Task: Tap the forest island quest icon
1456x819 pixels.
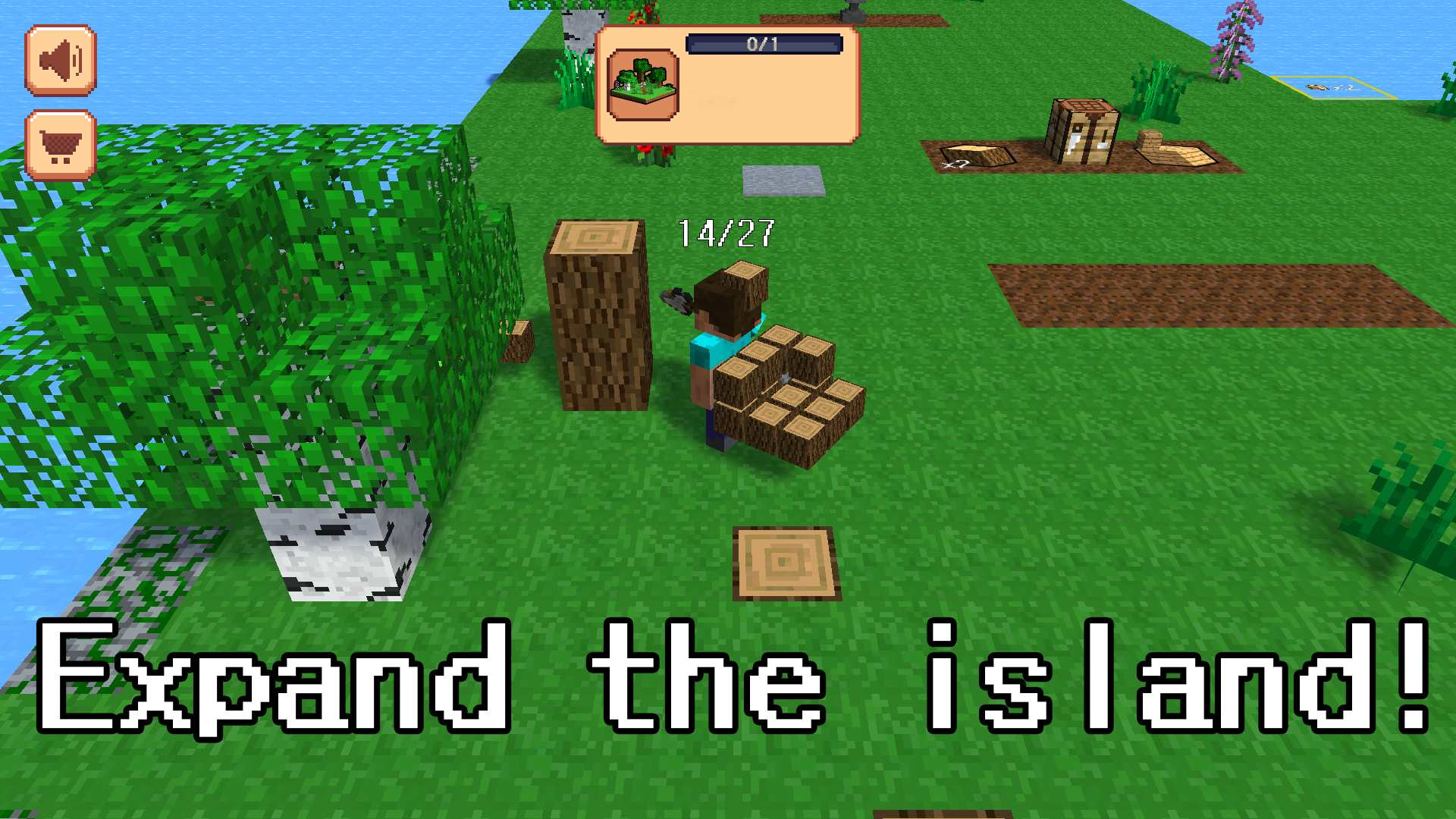Action: [643, 83]
